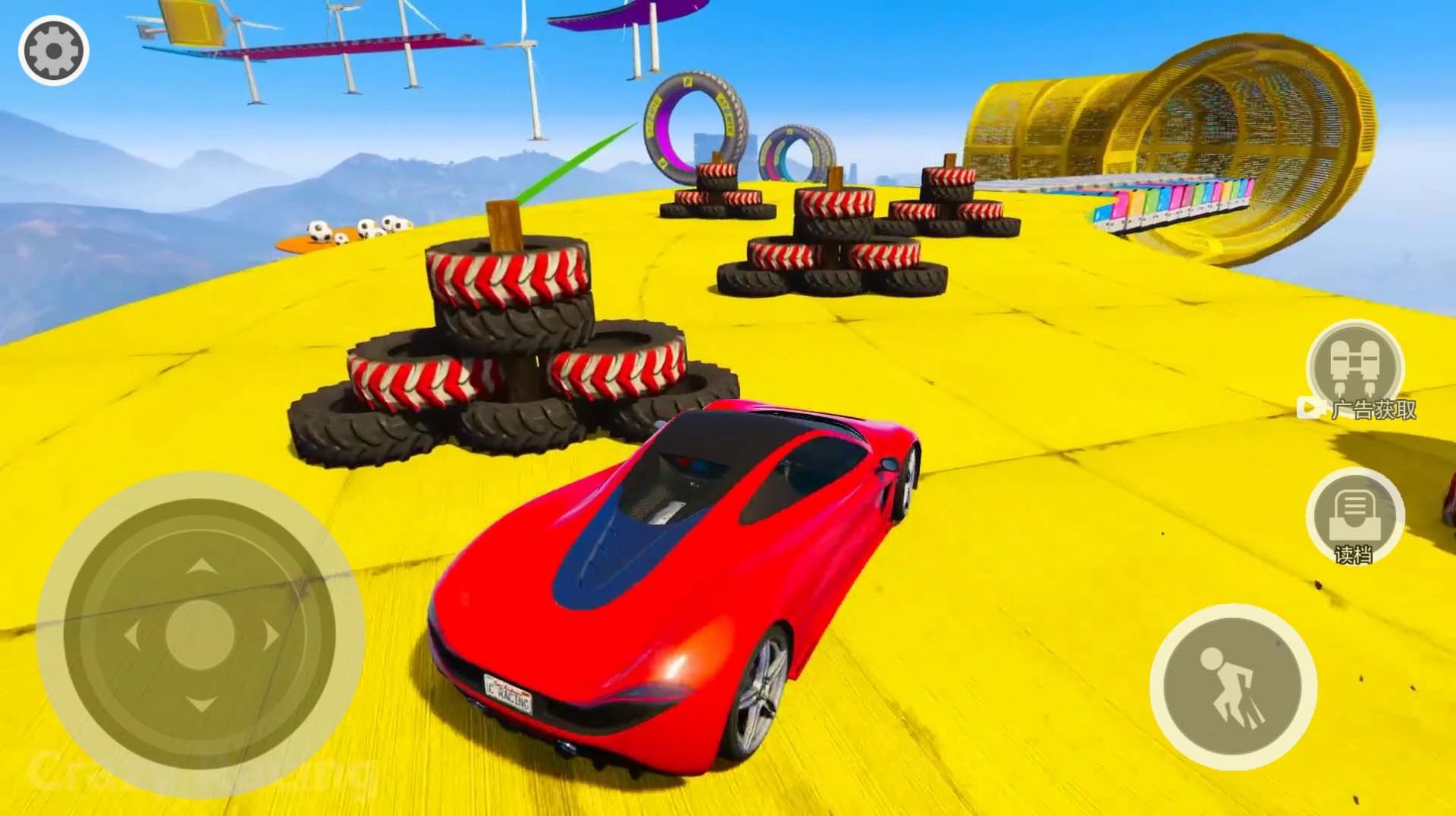The width and height of the screenshot is (1456, 816).
Task: Steer right with joystick right arrow
Action: [270, 636]
